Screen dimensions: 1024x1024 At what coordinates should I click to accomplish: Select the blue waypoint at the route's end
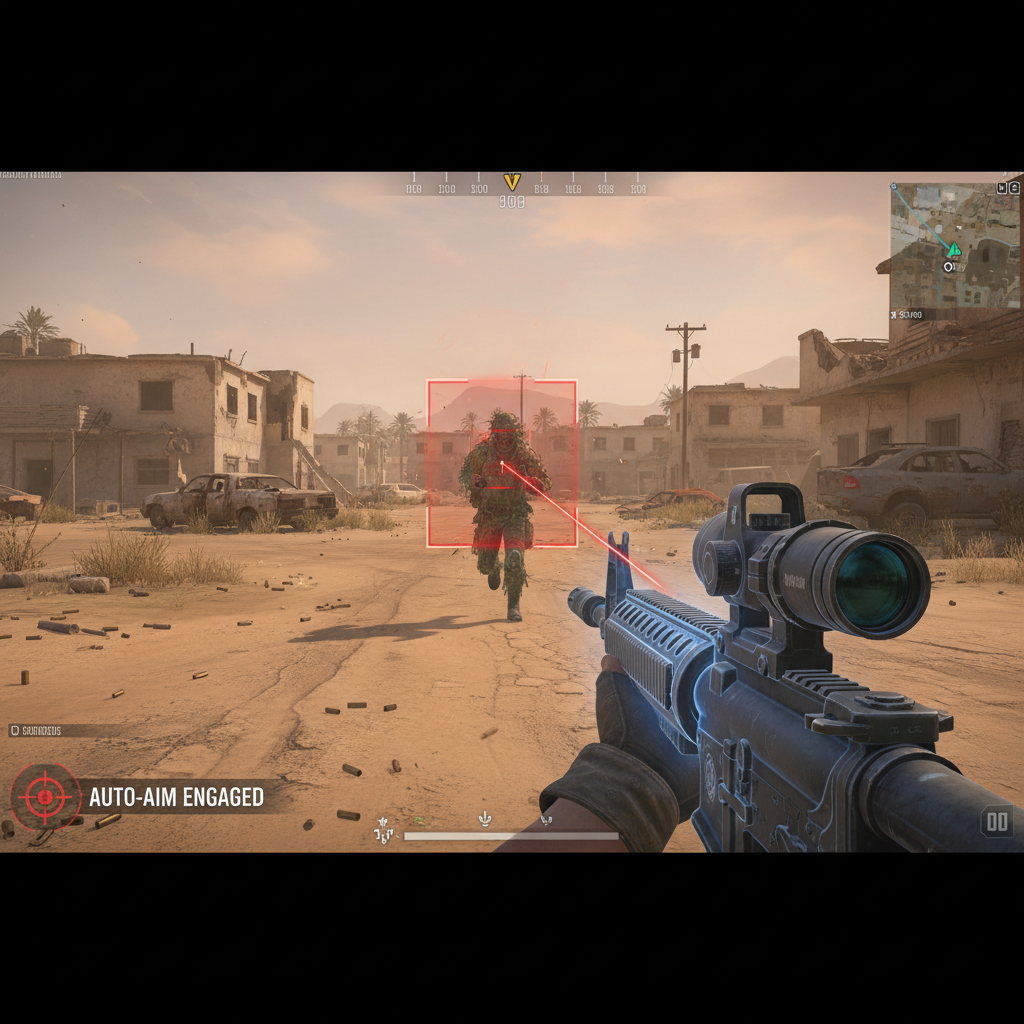(893, 187)
